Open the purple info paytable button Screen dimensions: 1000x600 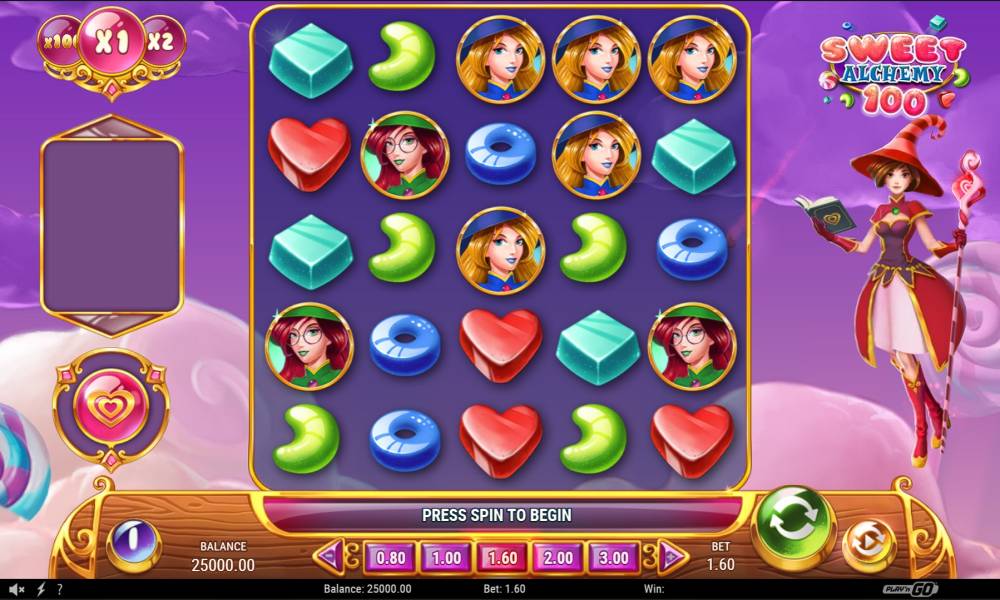point(133,545)
